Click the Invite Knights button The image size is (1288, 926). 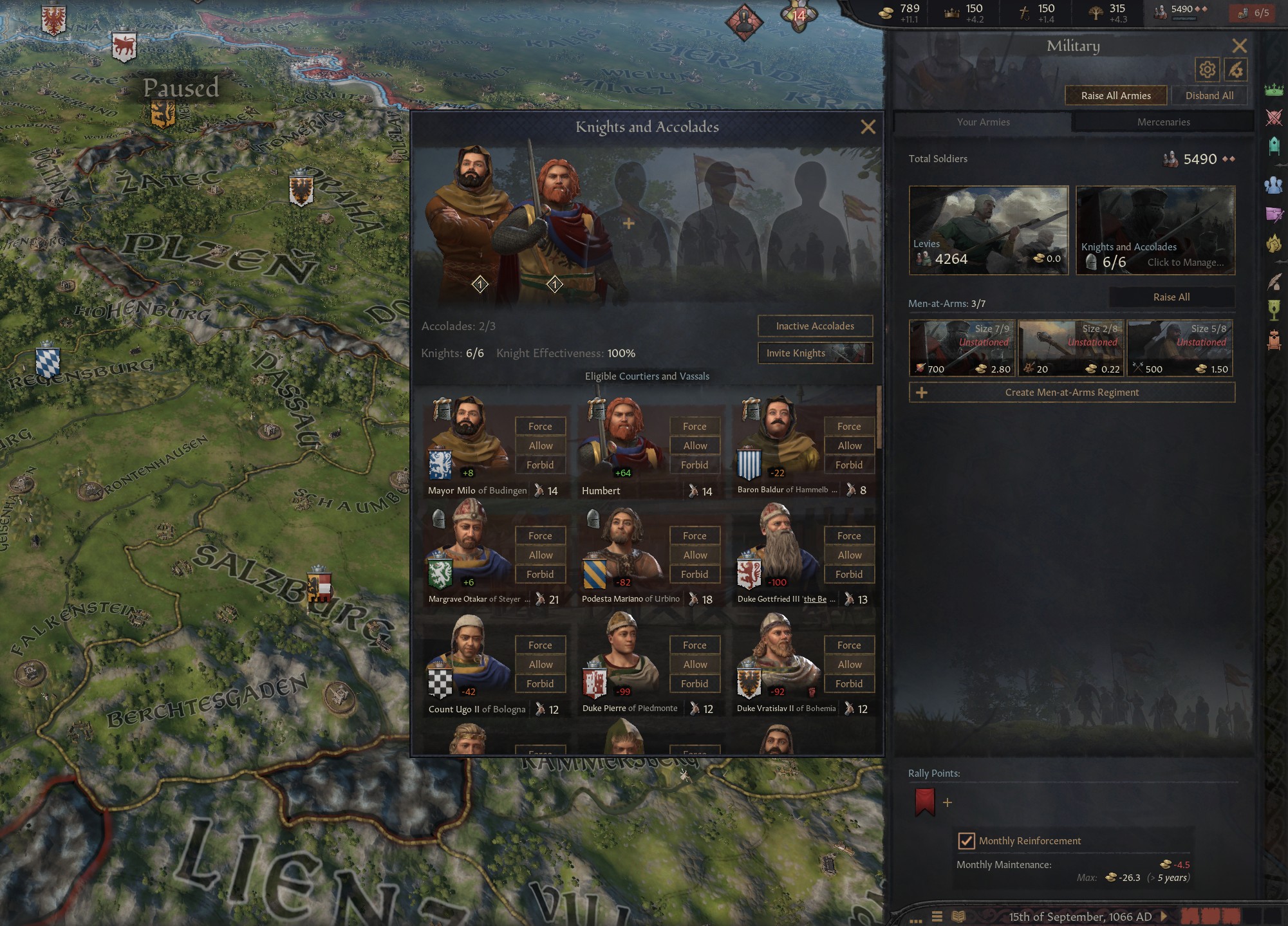[x=815, y=353]
